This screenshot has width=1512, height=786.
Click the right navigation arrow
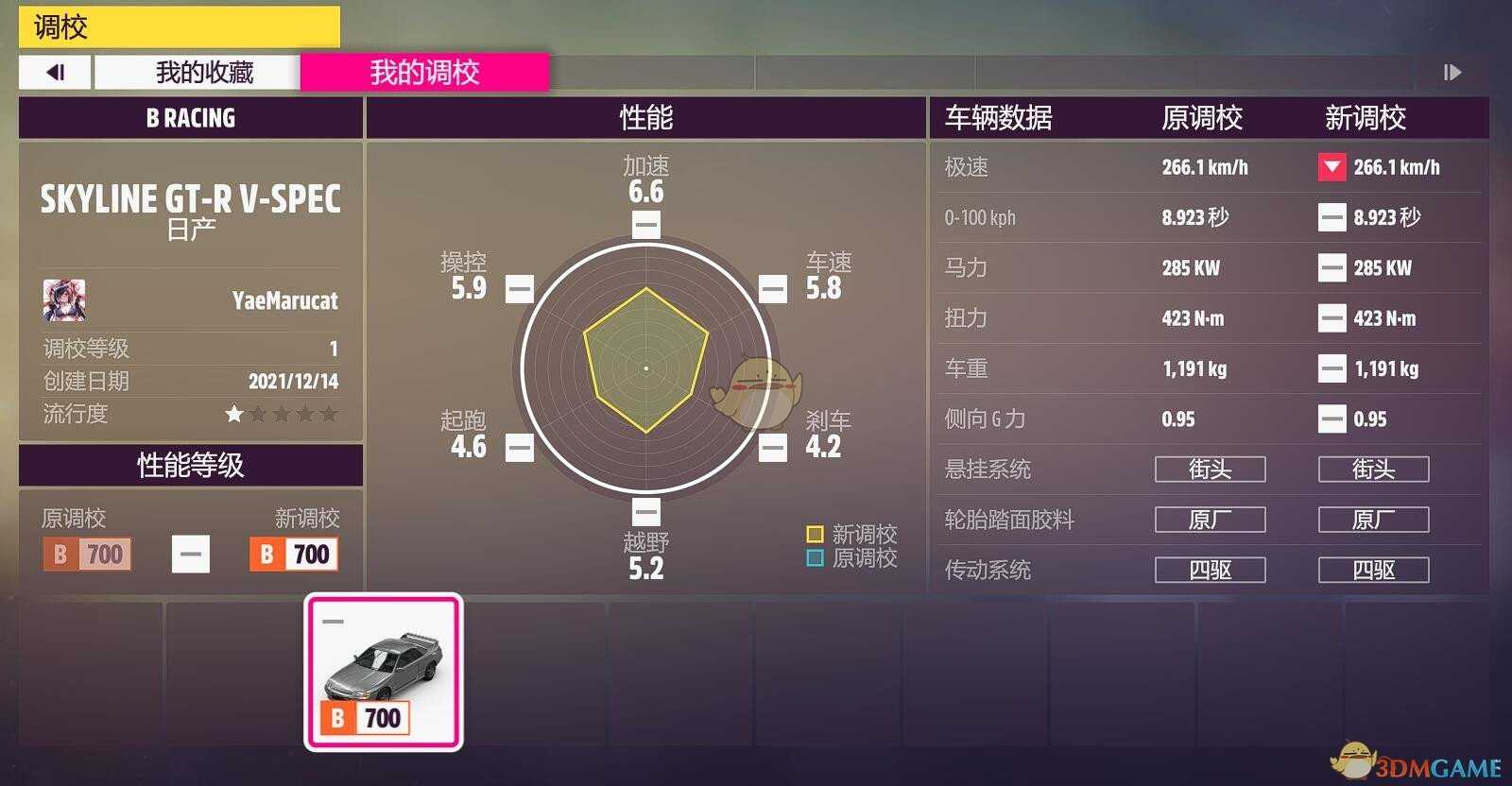click(1452, 72)
